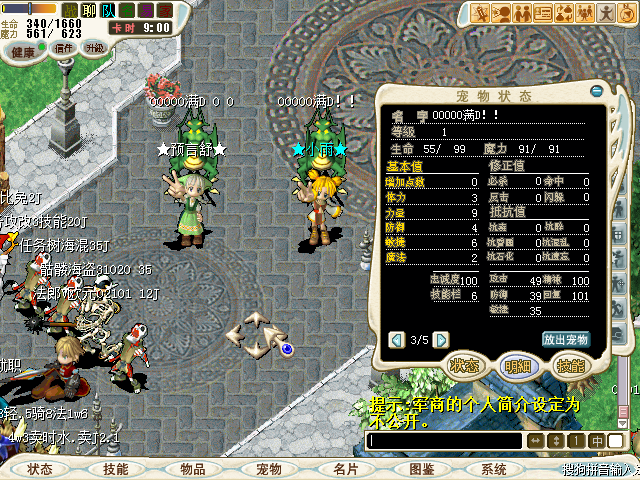Image resolution: width=640 pixels, height=480 pixels.
Task: Click the 放出宠物 release pet button
Action: click(x=566, y=339)
